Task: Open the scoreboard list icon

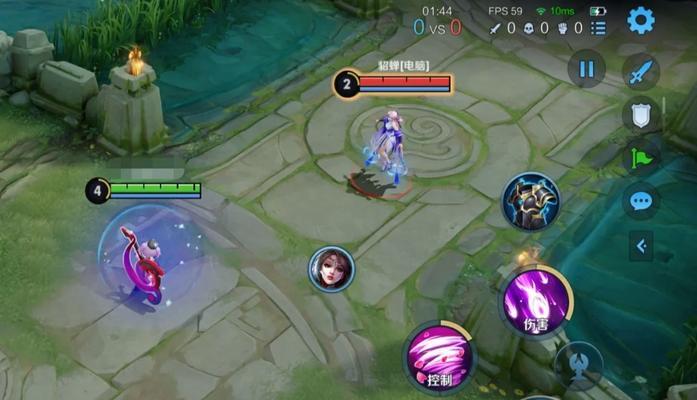Action: [x=598, y=28]
